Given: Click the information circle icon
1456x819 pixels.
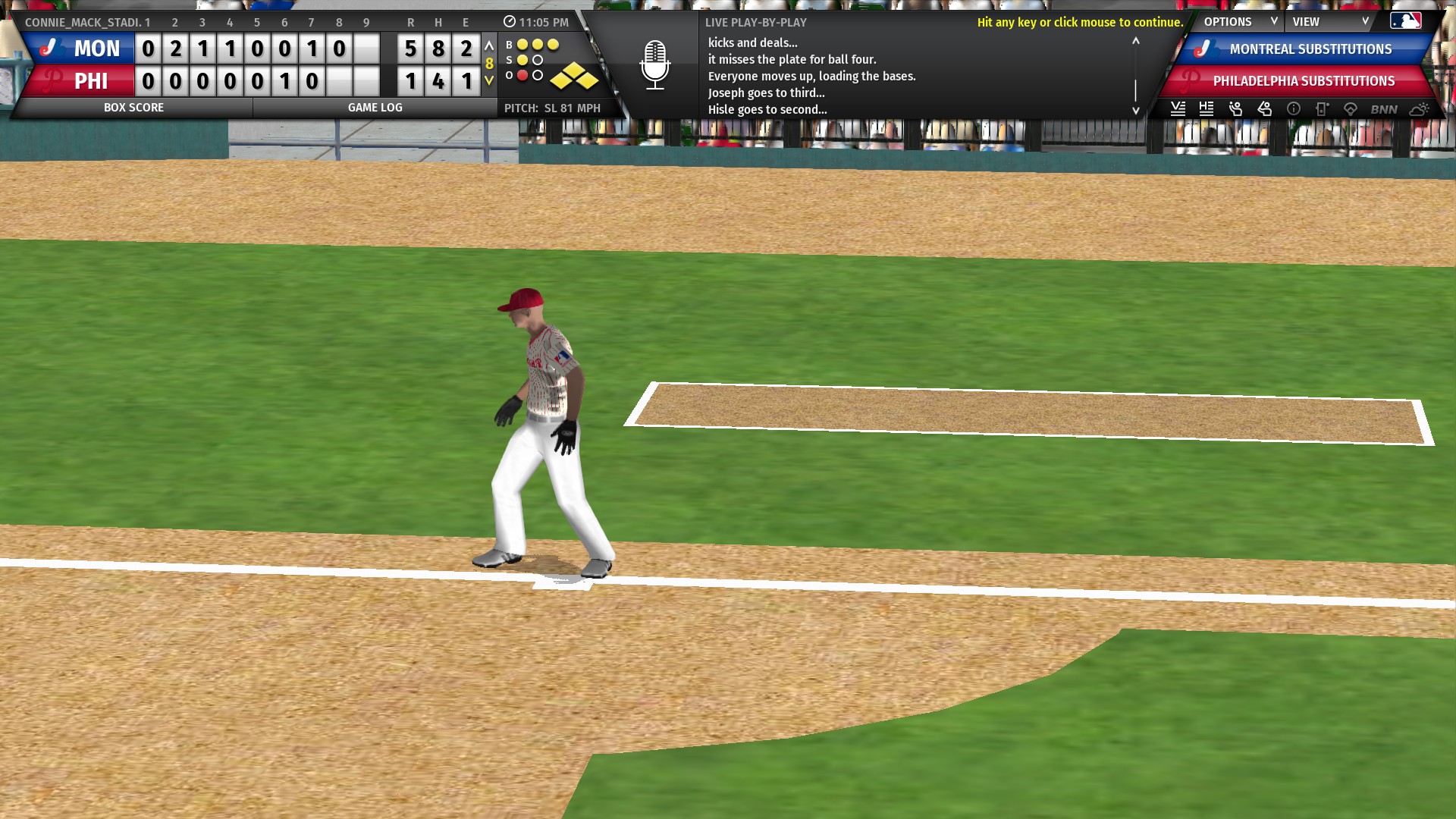Looking at the screenshot, I should [1294, 109].
